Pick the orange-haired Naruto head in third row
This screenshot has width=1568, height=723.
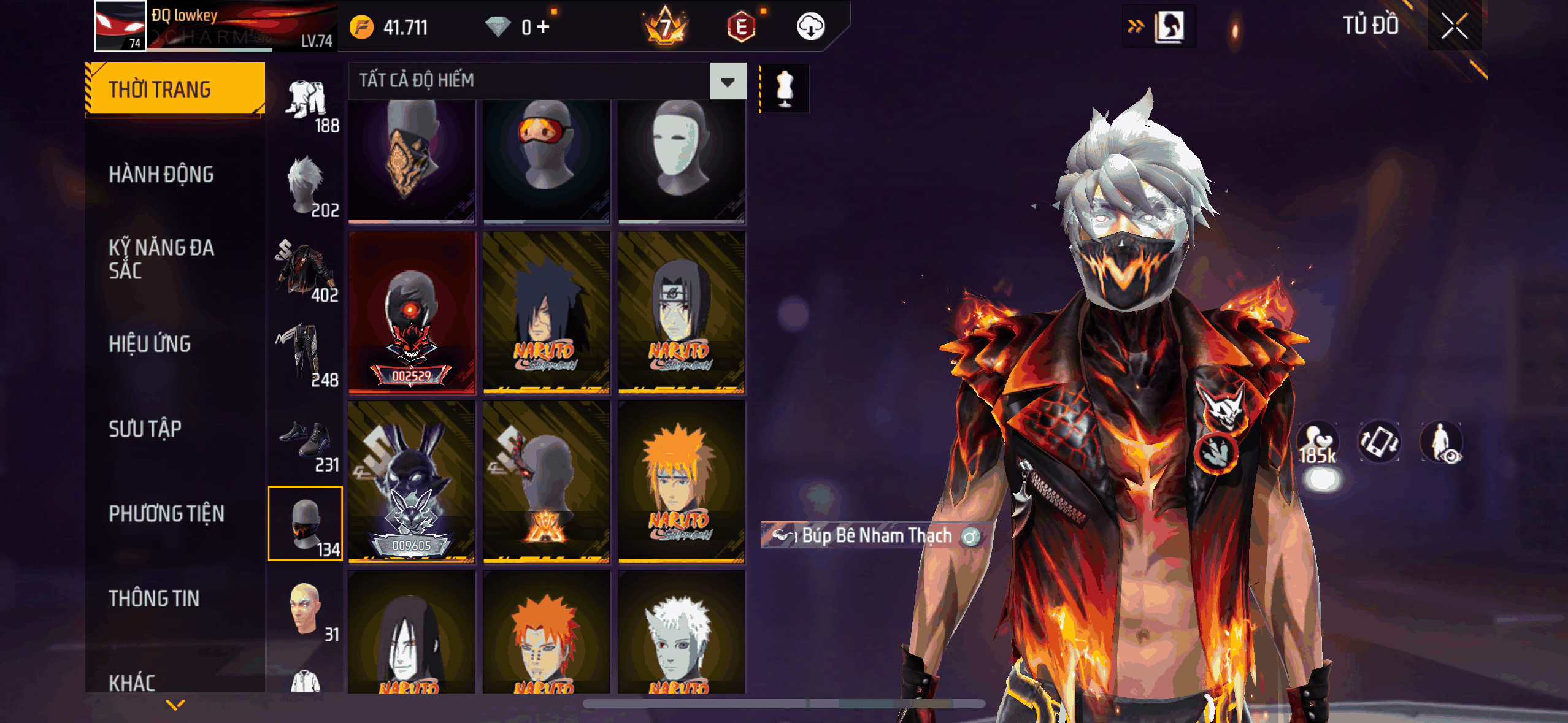[x=681, y=481]
